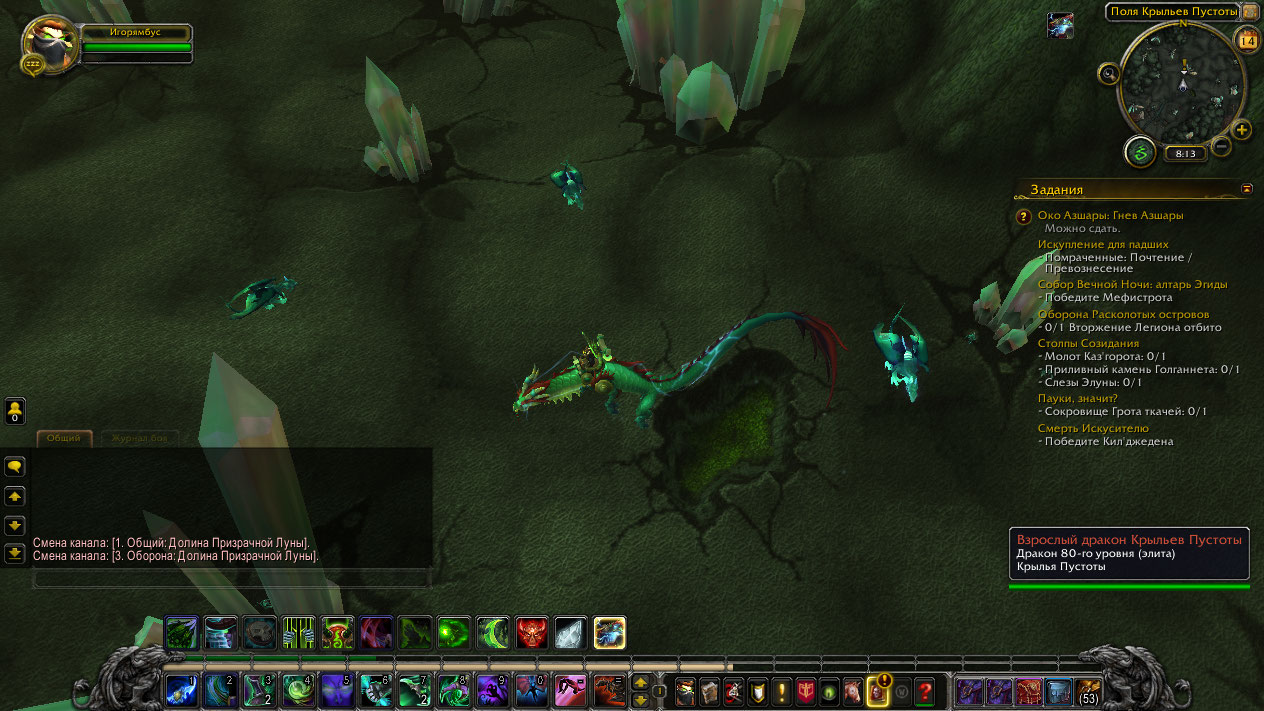Collapse the Задания quest tracker
This screenshot has width=1264, height=711.
point(1246,188)
